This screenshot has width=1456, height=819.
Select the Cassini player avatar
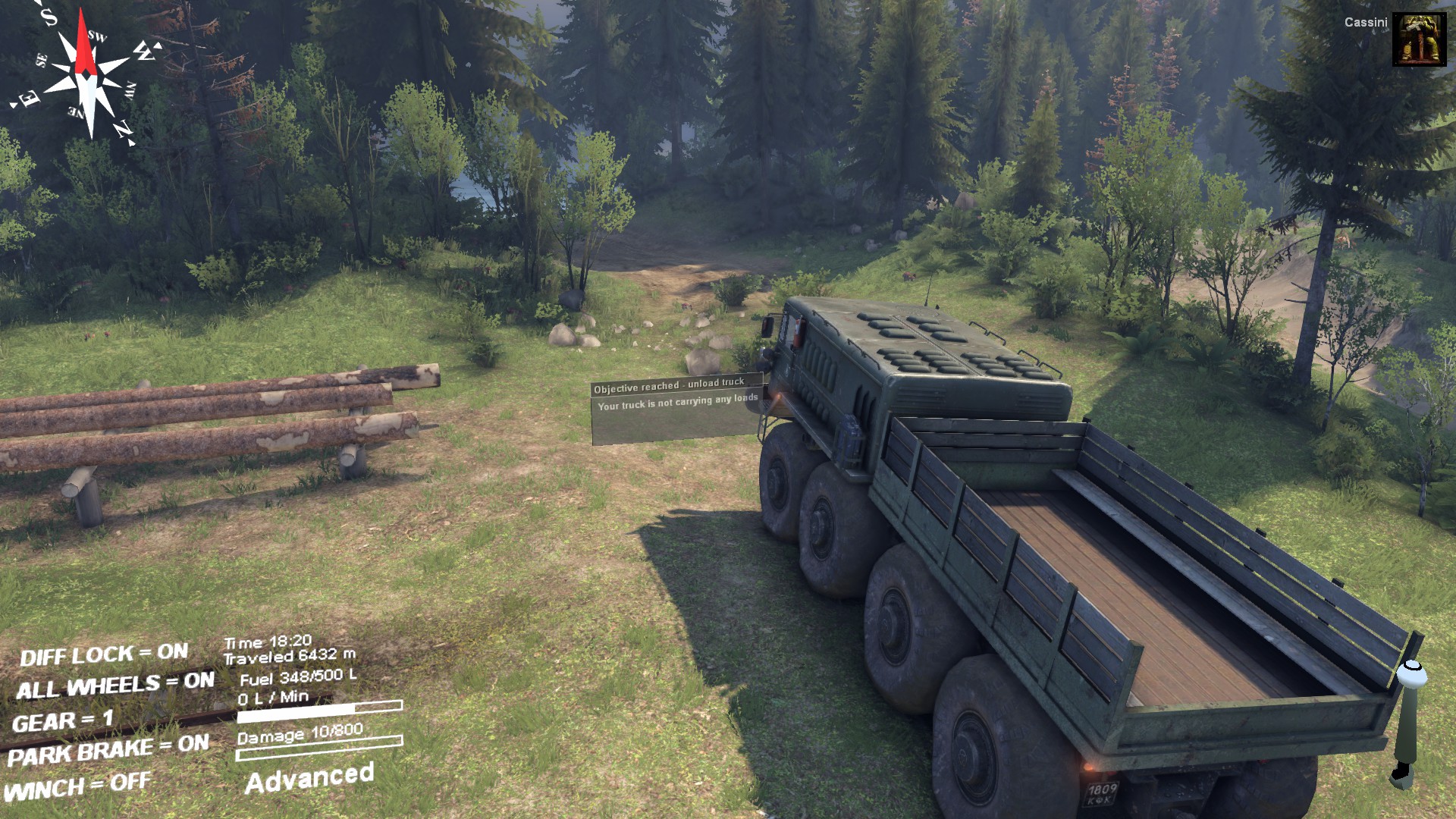(1419, 39)
